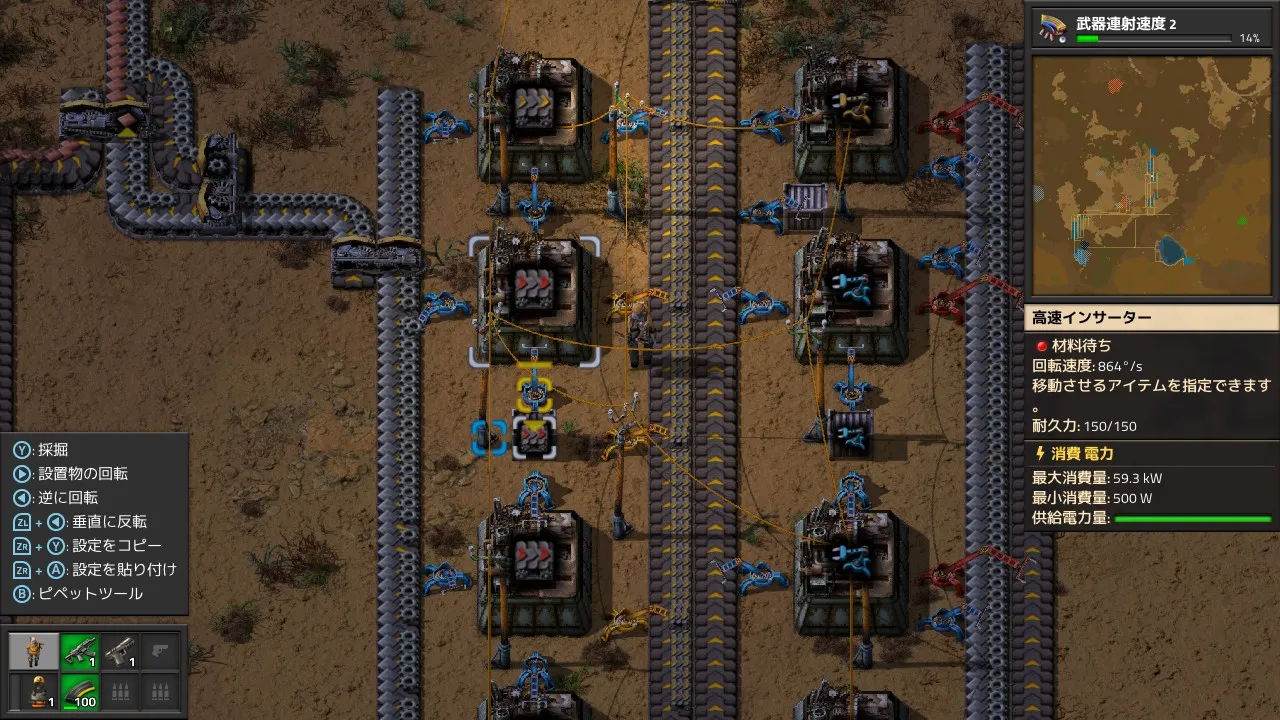Open the character portrait slot
Screen dimensions: 1280x720
point(34,652)
